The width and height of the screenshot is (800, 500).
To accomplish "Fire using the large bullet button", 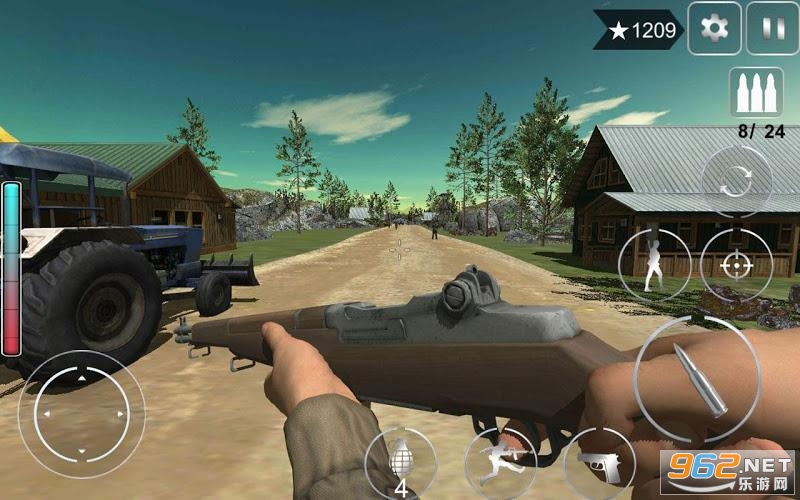I will click(x=697, y=379).
